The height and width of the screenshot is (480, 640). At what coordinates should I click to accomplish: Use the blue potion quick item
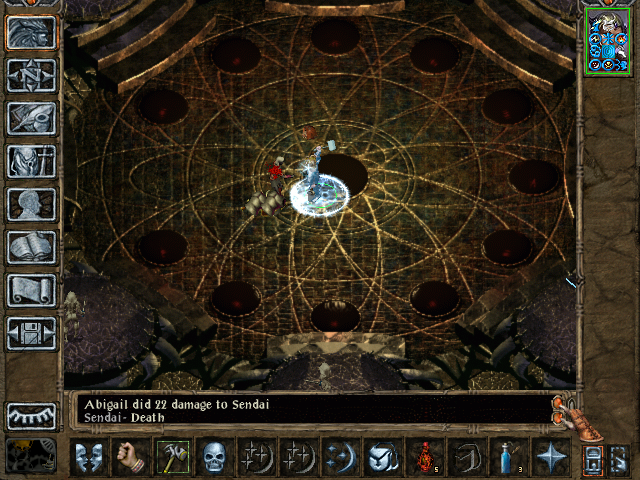coord(507,457)
